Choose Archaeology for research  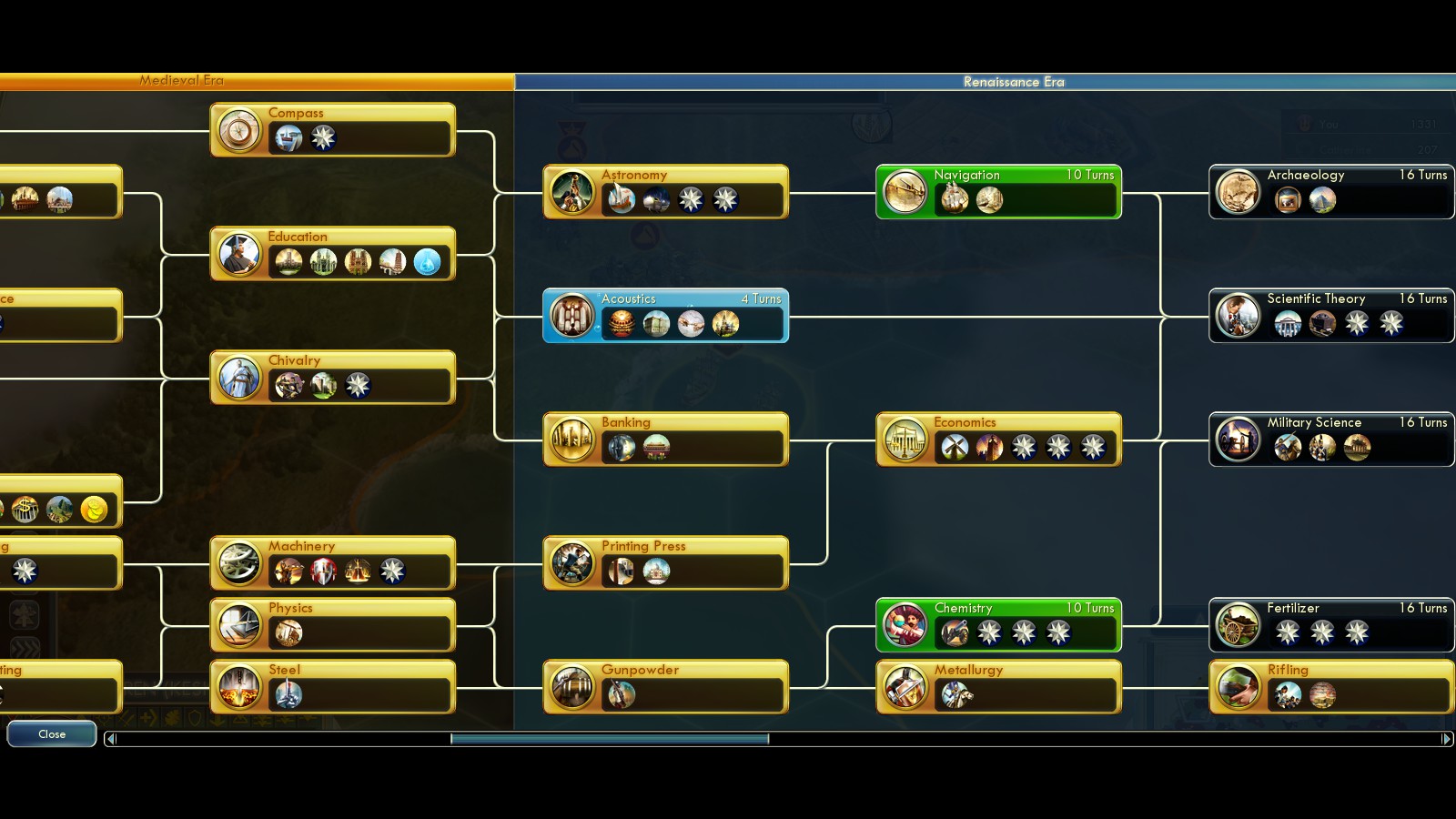(x=1330, y=192)
